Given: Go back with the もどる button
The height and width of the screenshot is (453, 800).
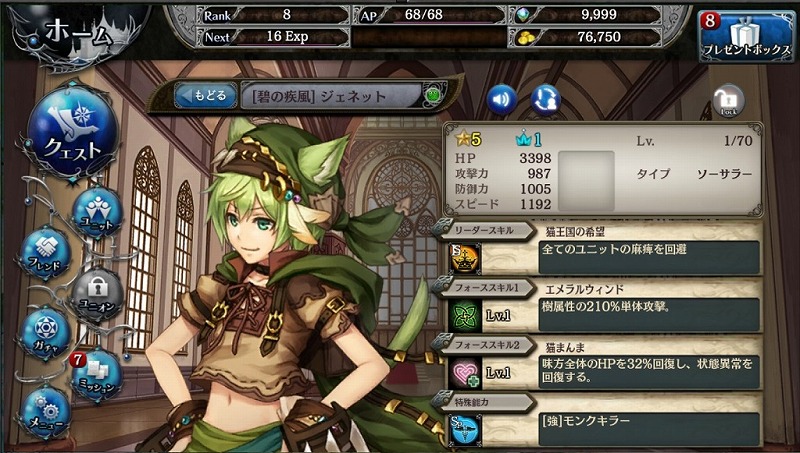Looking at the screenshot, I should [205, 96].
